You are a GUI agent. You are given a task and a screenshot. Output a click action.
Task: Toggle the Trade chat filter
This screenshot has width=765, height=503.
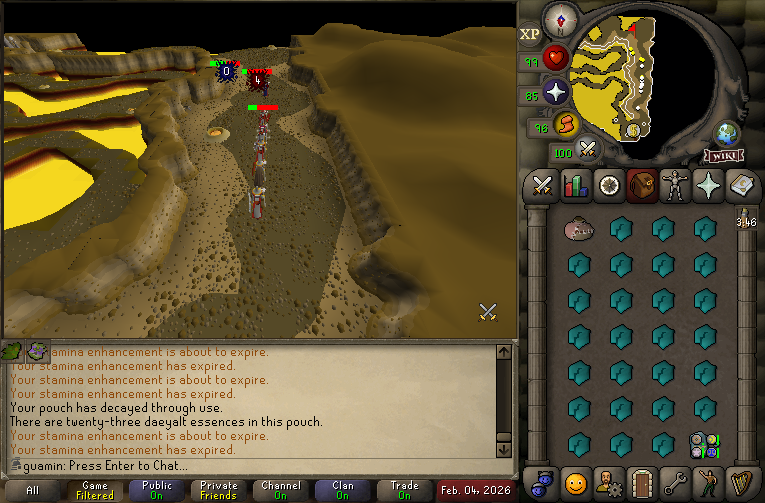[404, 491]
